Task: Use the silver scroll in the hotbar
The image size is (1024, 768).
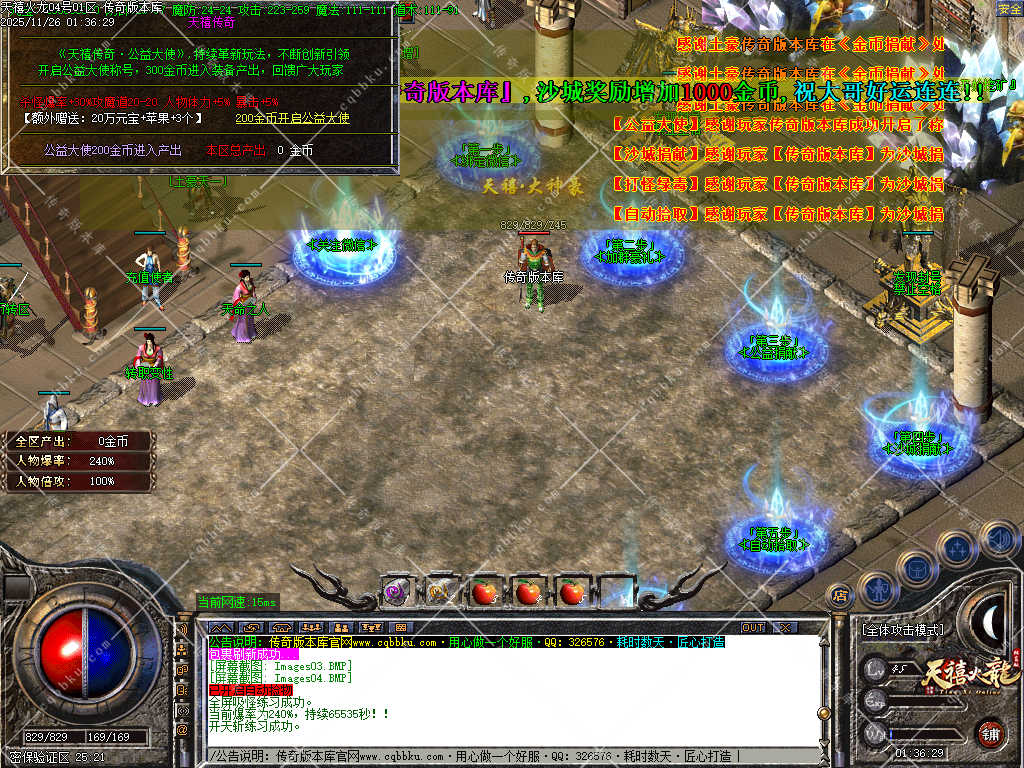Action: click(x=440, y=592)
